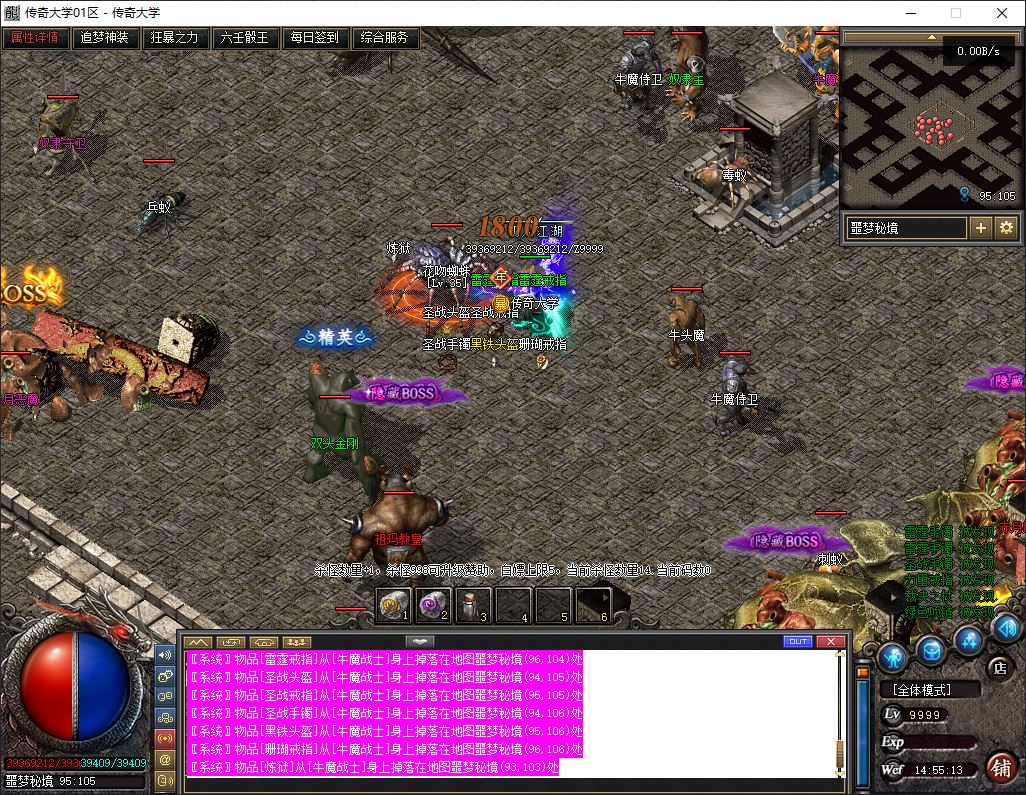Open the 属性详情 attribute details menu
Screen dimensions: 1026x795
click(x=35, y=38)
